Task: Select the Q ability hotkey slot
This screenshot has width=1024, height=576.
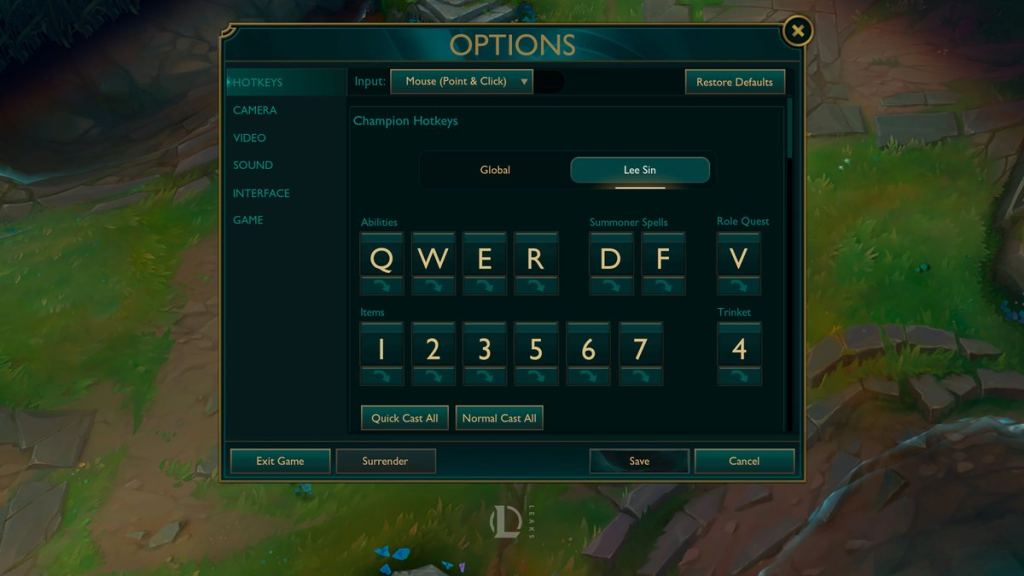Action: (x=381, y=259)
